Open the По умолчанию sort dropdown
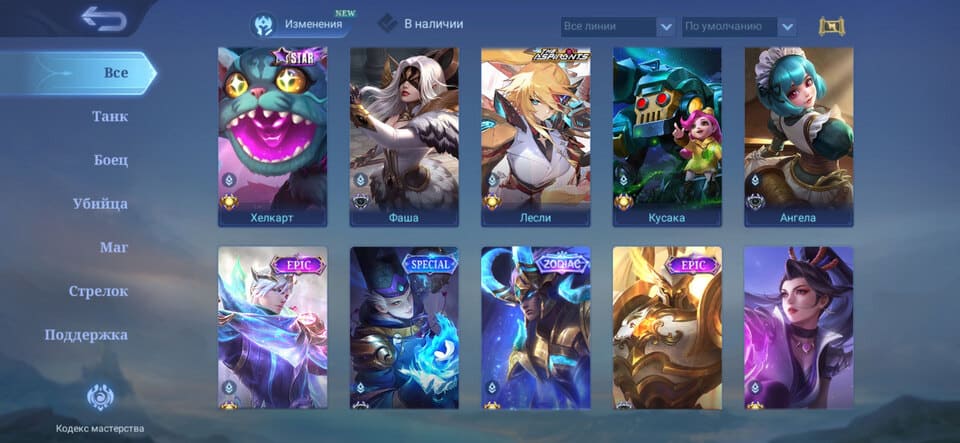 (x=738, y=27)
